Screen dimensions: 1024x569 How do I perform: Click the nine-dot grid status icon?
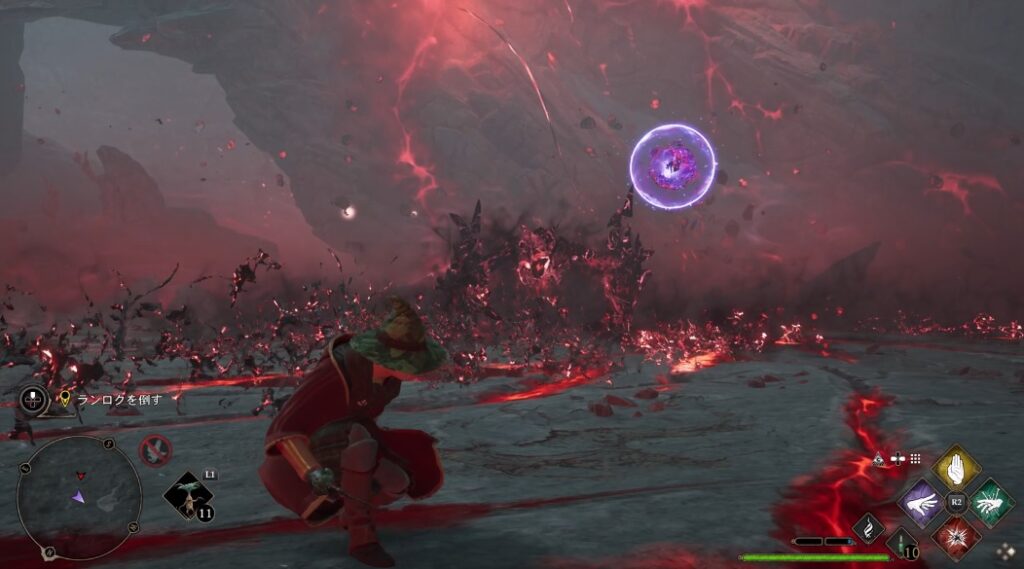coord(915,458)
